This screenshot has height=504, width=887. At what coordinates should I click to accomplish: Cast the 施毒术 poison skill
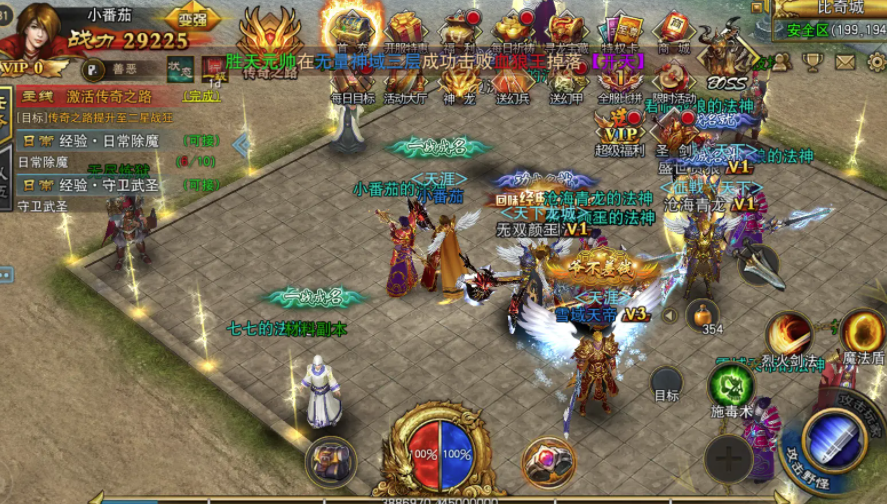(731, 386)
